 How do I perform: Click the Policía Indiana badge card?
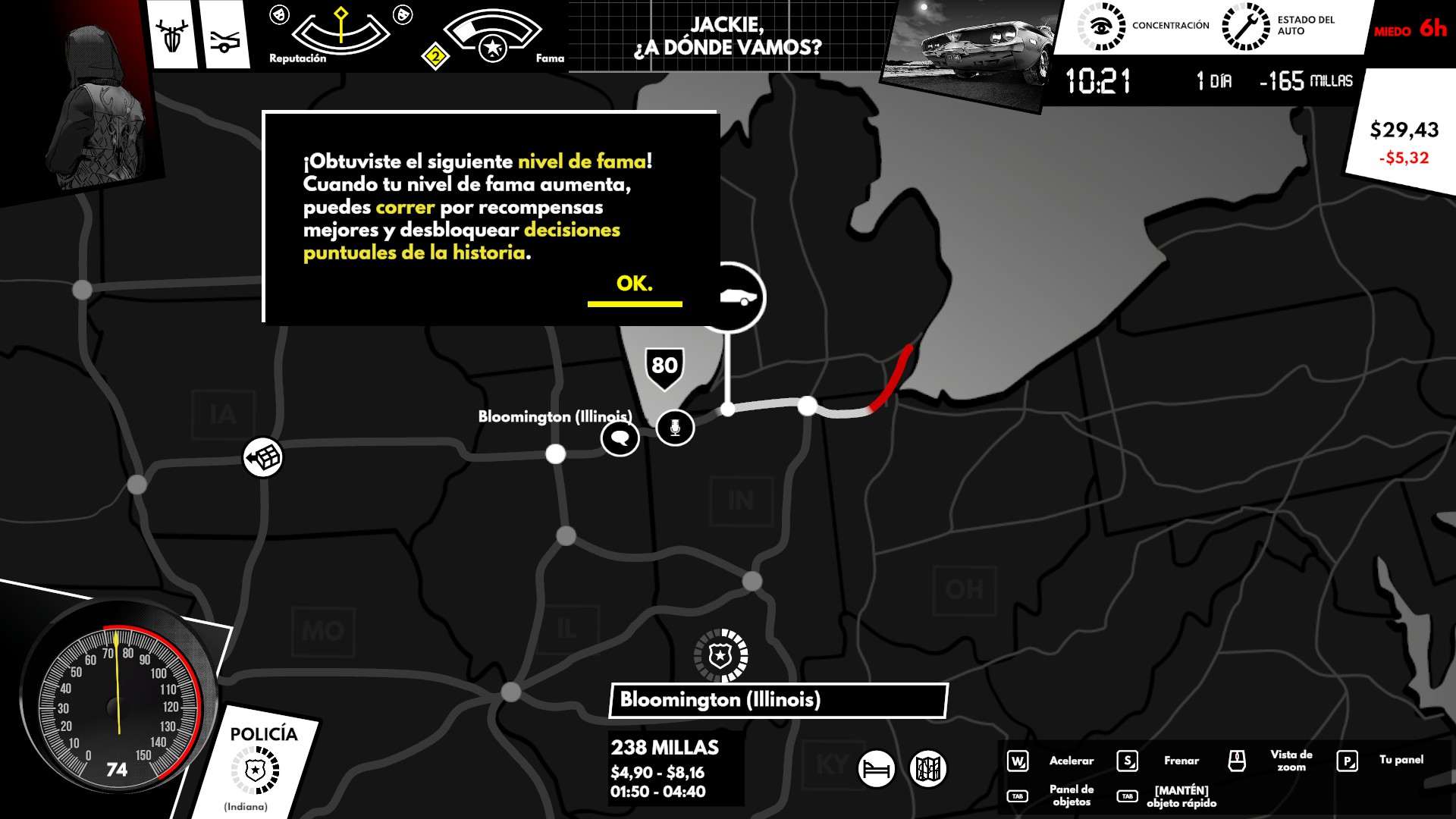(256, 767)
